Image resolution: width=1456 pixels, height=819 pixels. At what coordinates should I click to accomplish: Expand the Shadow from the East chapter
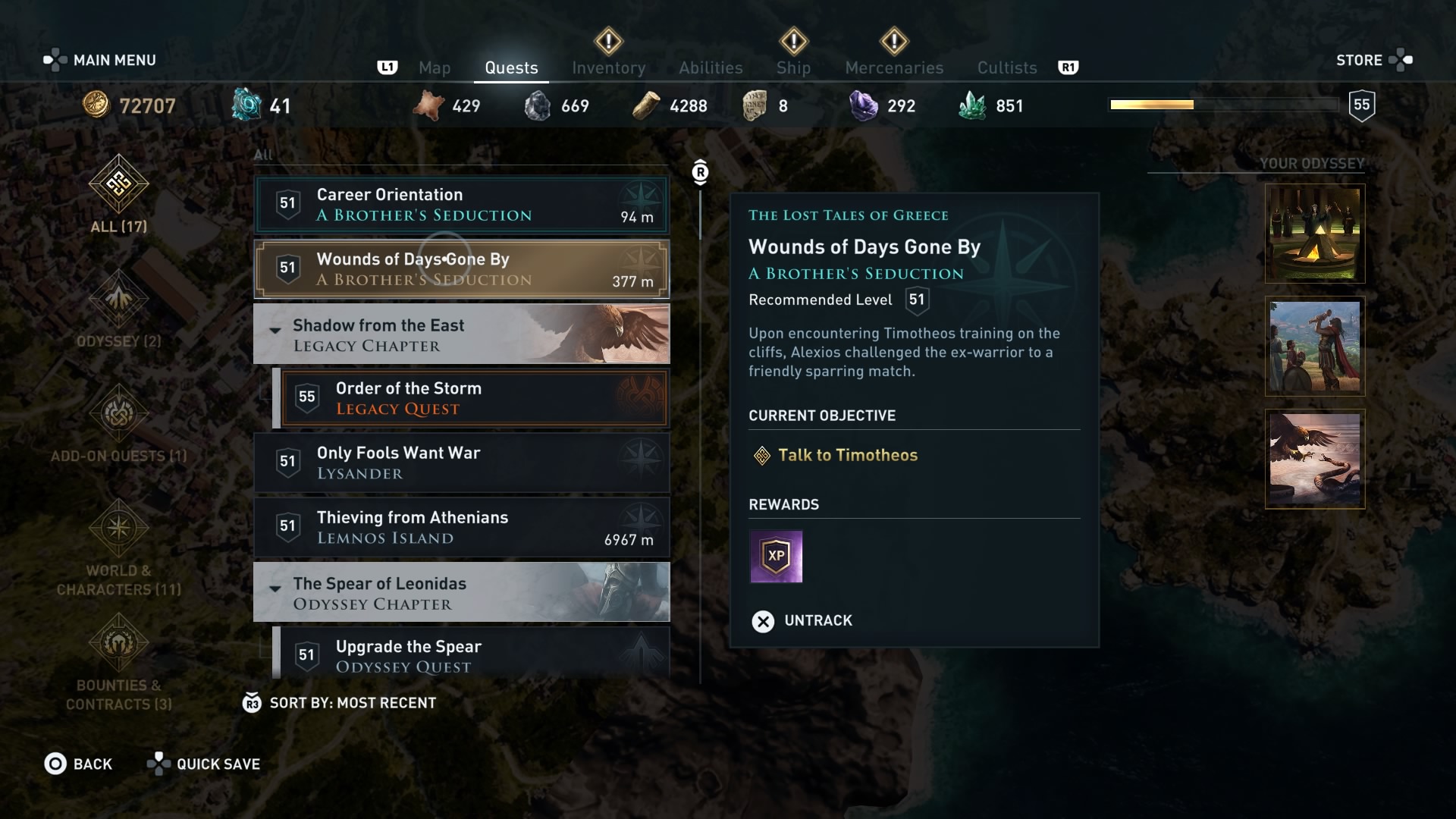pos(275,331)
